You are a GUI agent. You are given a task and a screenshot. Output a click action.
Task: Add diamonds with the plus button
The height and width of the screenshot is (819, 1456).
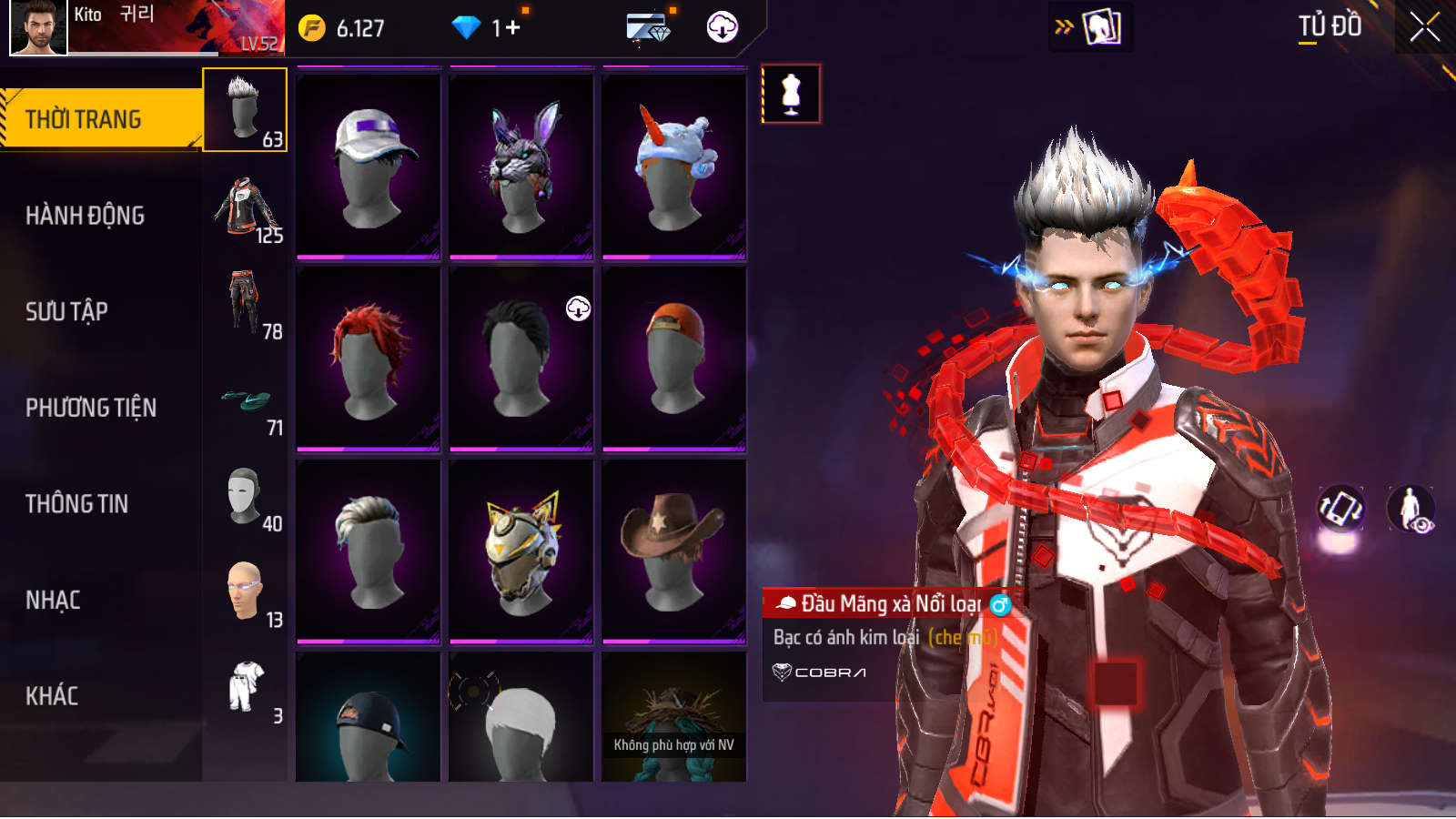(x=513, y=28)
